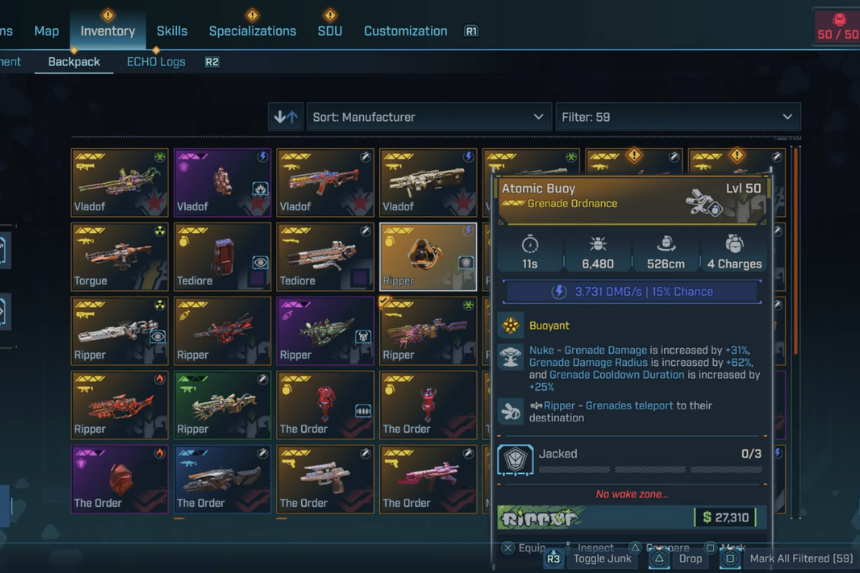860x573 pixels.
Task: Go to the SDU tab
Action: point(329,31)
